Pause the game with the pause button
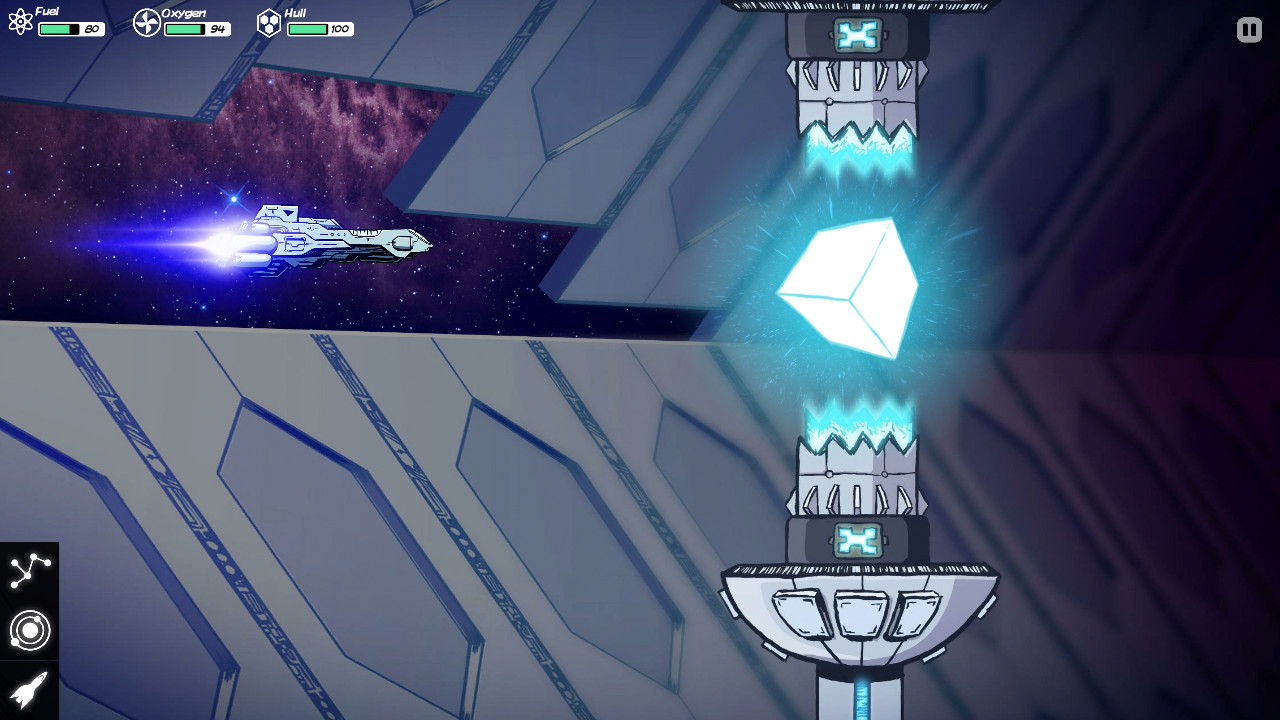The image size is (1280, 720). point(1248,29)
